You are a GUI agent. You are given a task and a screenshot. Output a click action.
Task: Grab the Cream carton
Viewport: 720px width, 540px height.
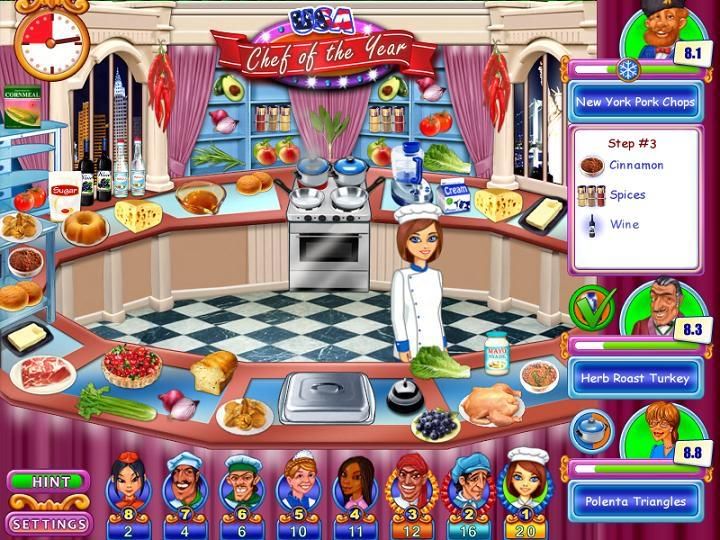coord(455,196)
